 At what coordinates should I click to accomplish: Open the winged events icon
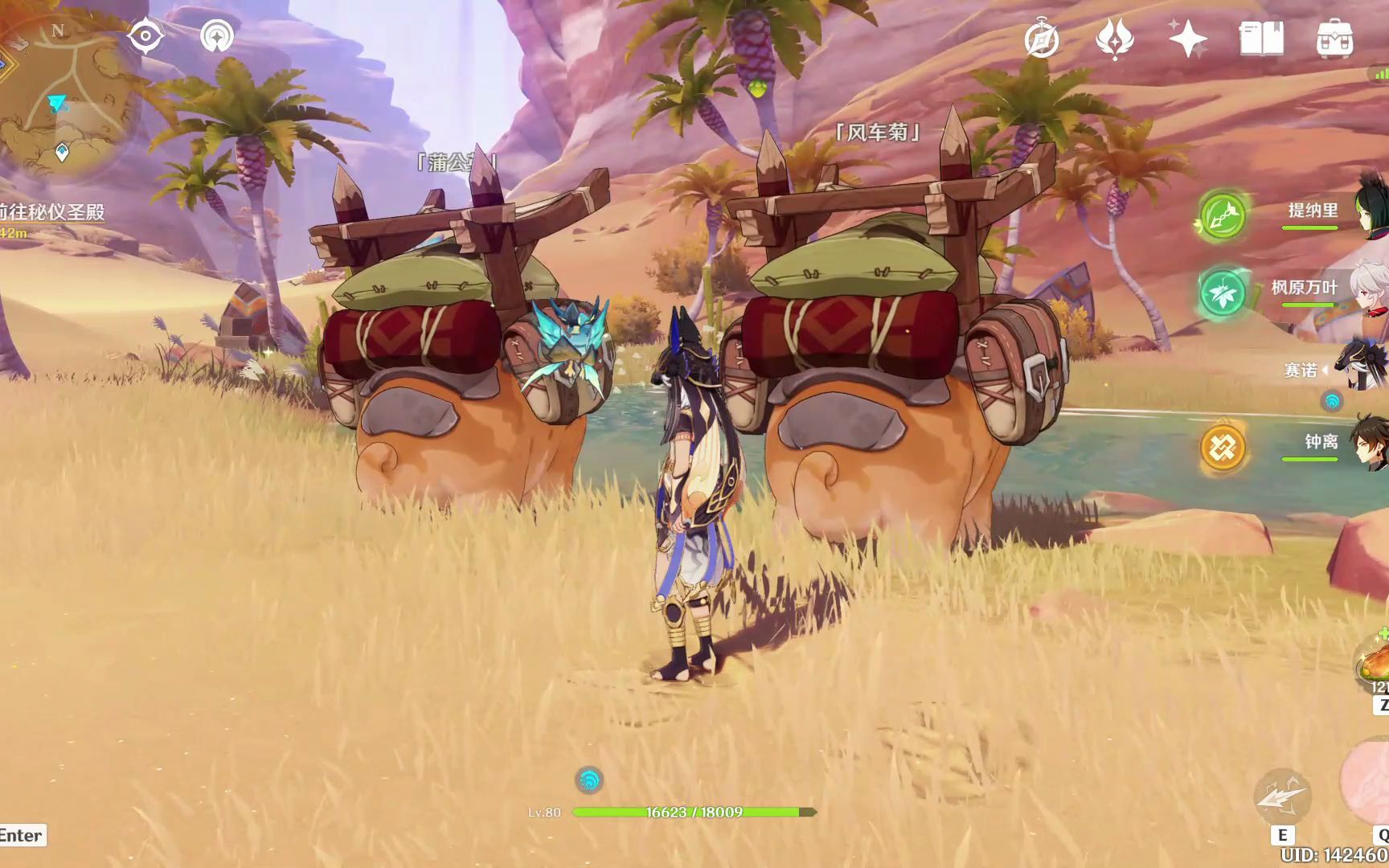(x=1115, y=39)
